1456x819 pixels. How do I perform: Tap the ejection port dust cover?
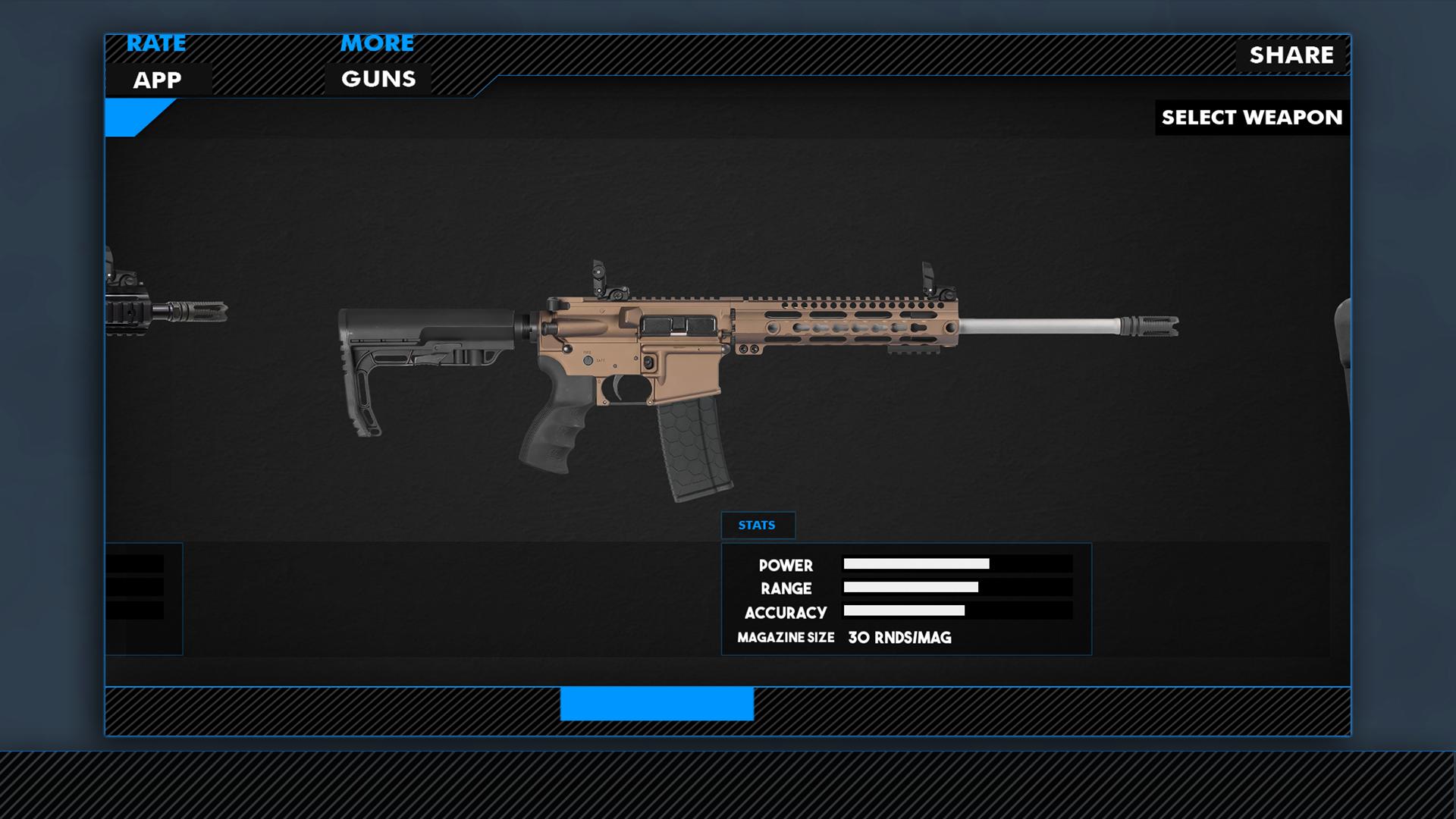tap(679, 326)
